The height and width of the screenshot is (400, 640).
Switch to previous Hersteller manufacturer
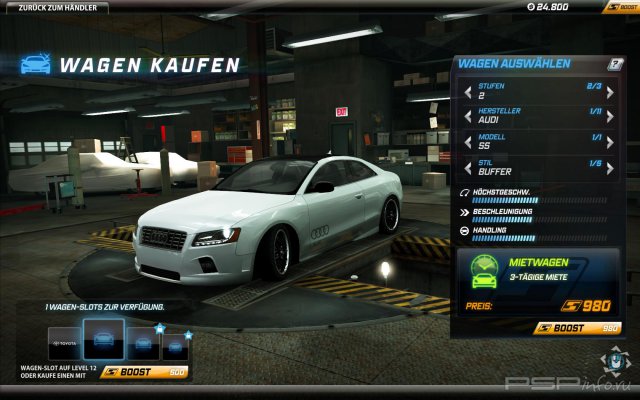tap(468, 116)
